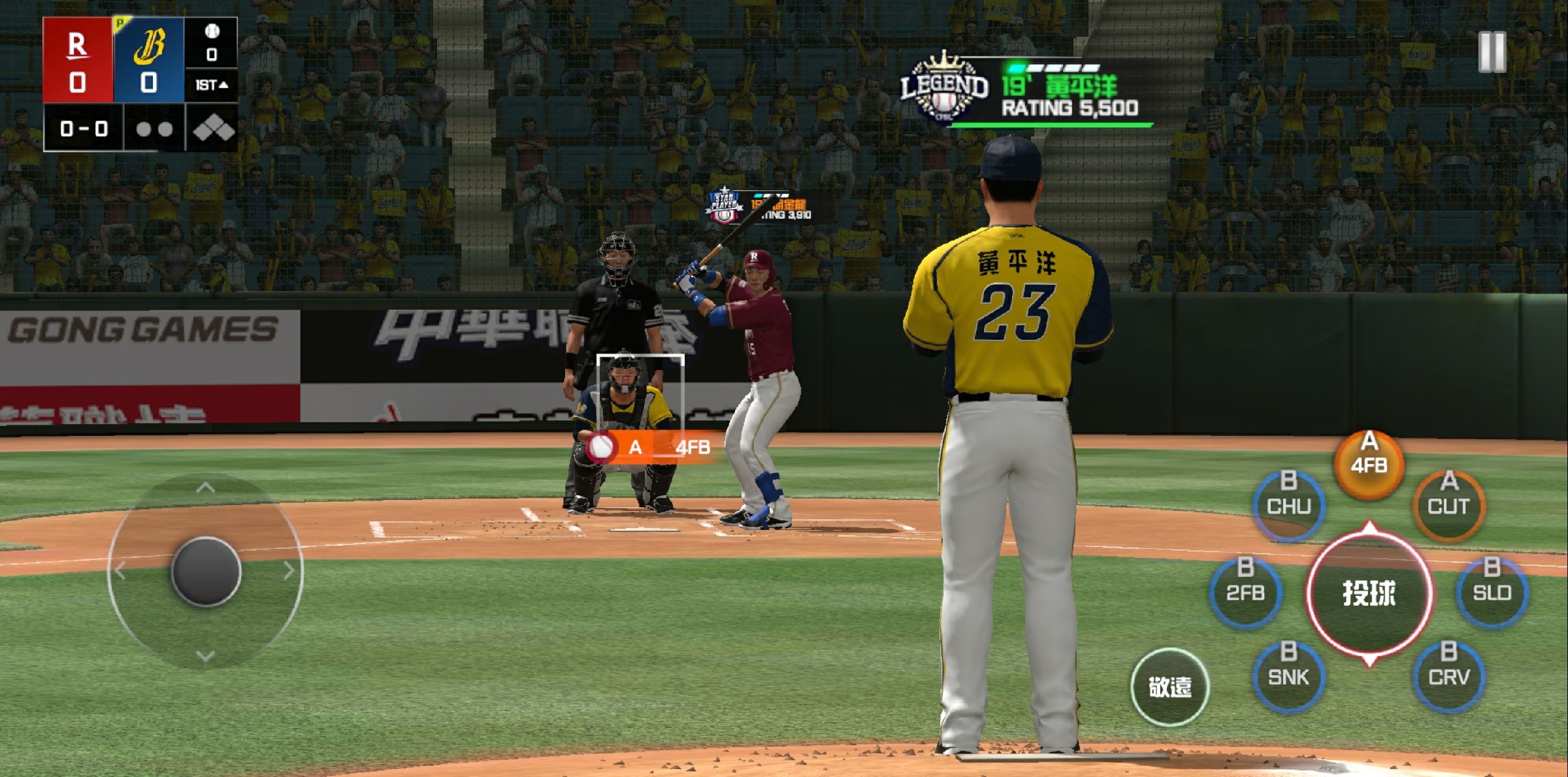The image size is (1568, 777).
Task: Select the 2FB two-seam fastball
Action: 1245,591
